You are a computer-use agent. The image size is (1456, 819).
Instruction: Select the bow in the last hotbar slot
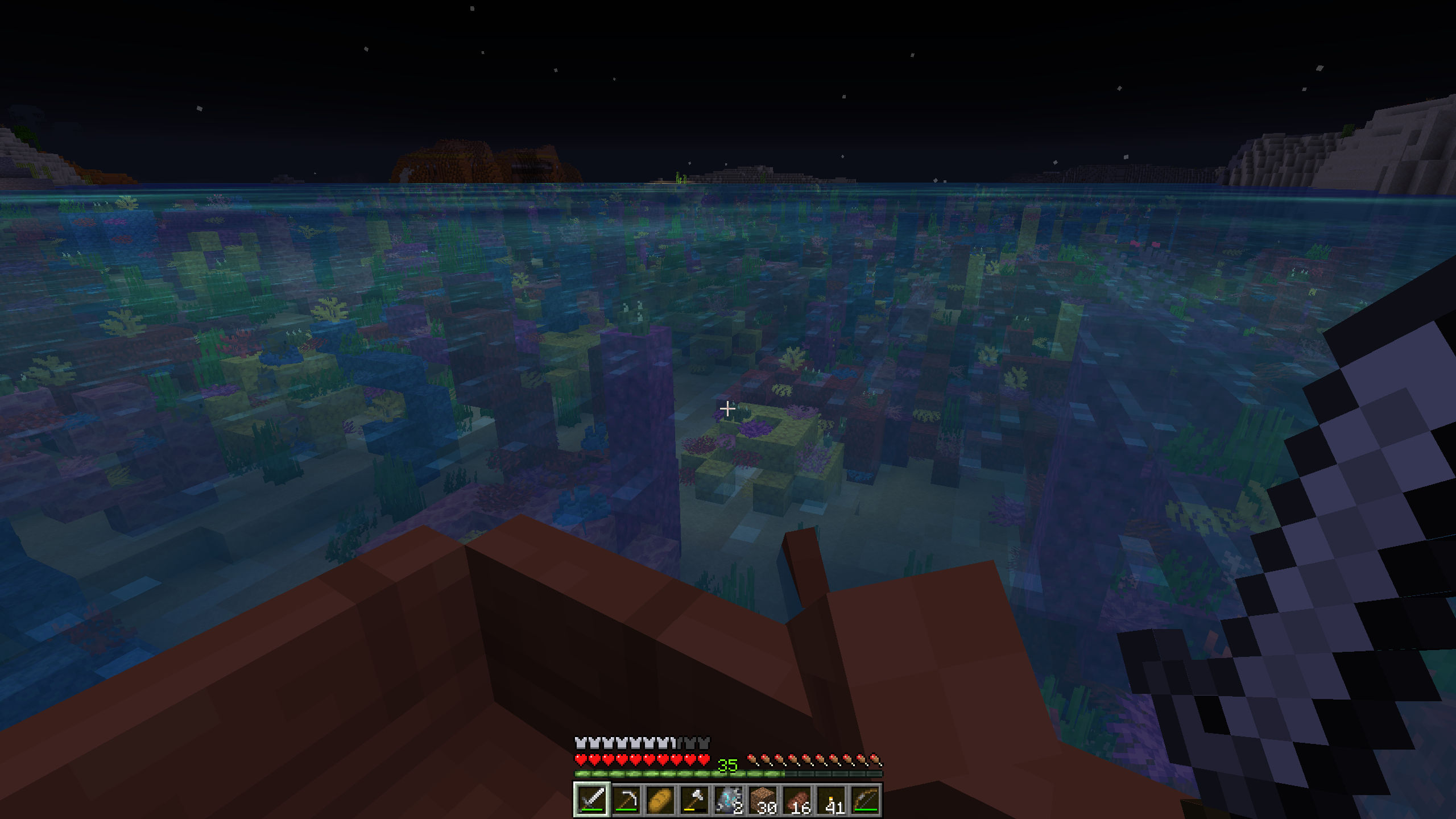pyautogui.click(x=864, y=800)
